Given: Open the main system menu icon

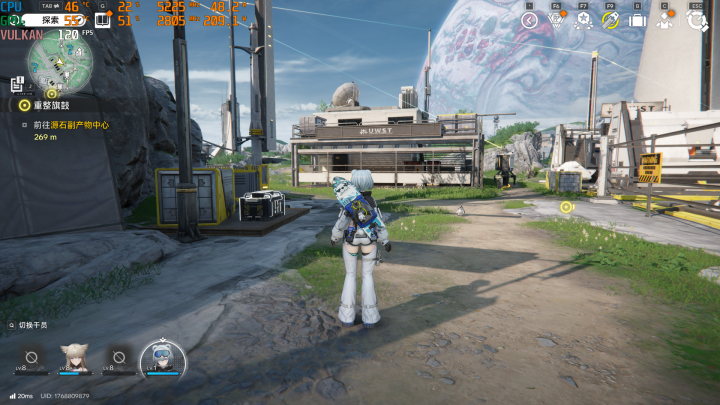Looking at the screenshot, I should 697,20.
